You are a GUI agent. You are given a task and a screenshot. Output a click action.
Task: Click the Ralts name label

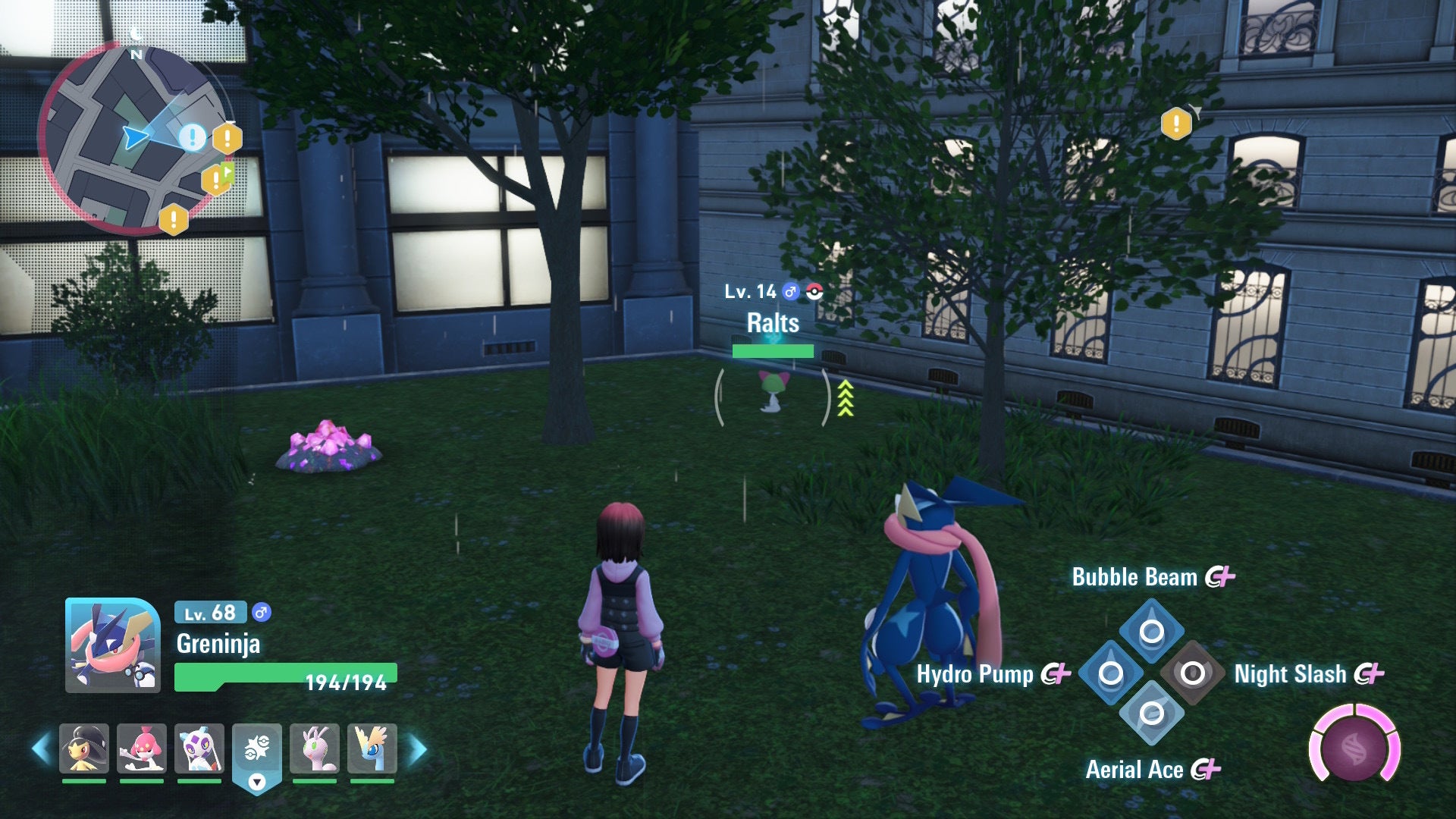(x=772, y=322)
